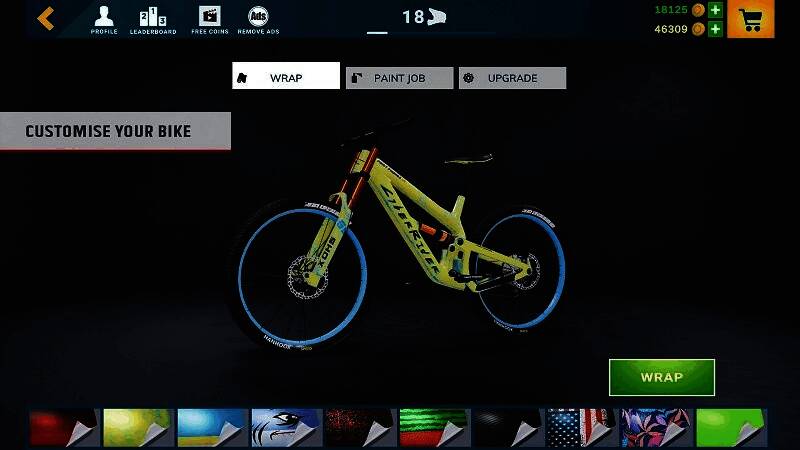Choose the shark face wrap
800x450 pixels.
pos(285,427)
